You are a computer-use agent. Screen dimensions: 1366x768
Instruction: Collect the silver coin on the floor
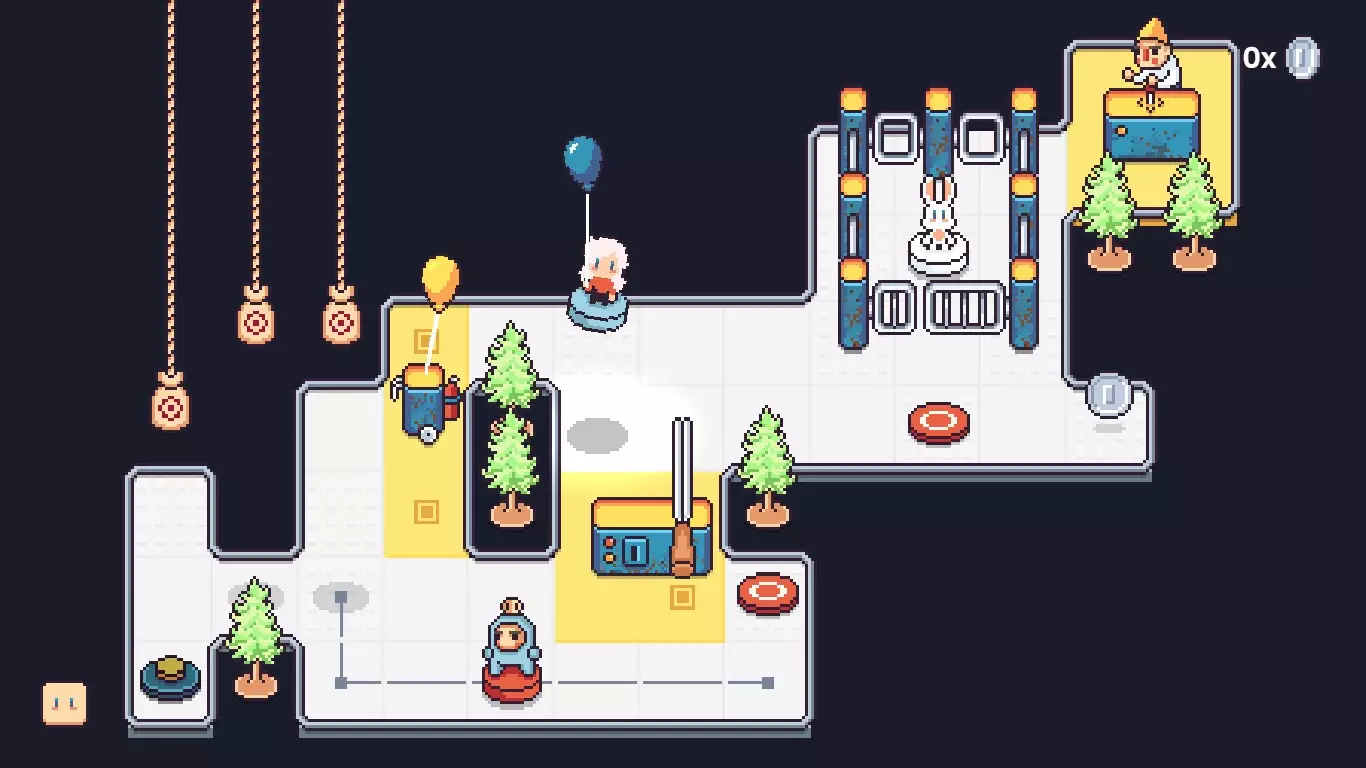pos(1110,394)
